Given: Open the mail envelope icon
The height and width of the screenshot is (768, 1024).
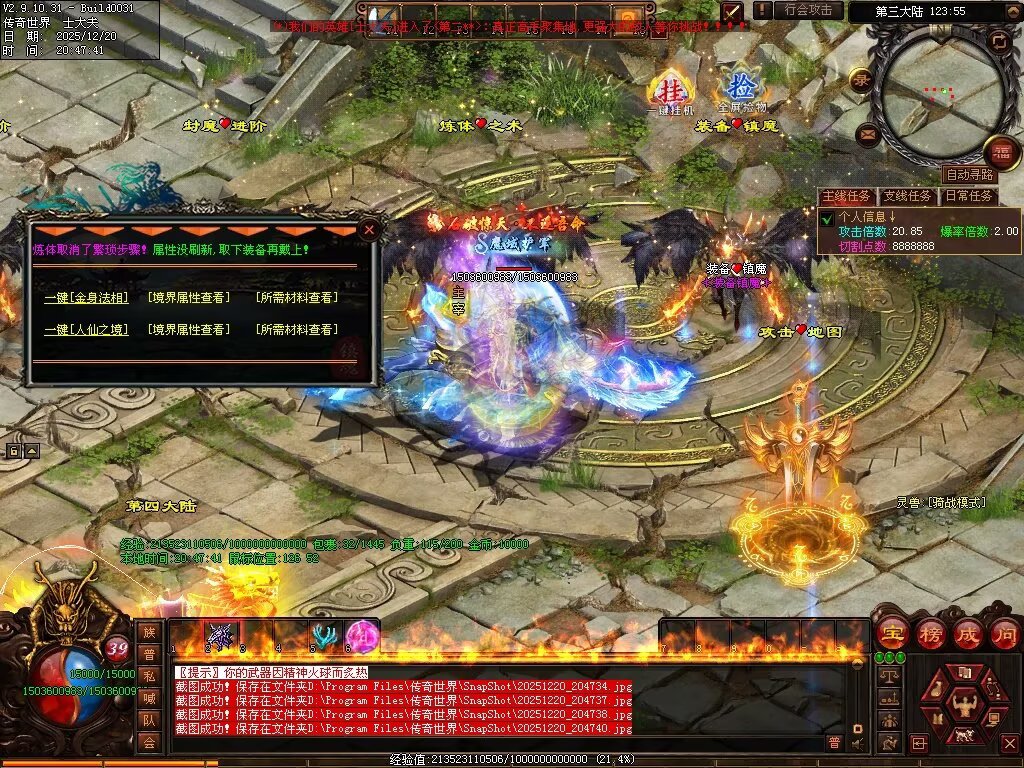Looking at the screenshot, I should tap(865, 132).
